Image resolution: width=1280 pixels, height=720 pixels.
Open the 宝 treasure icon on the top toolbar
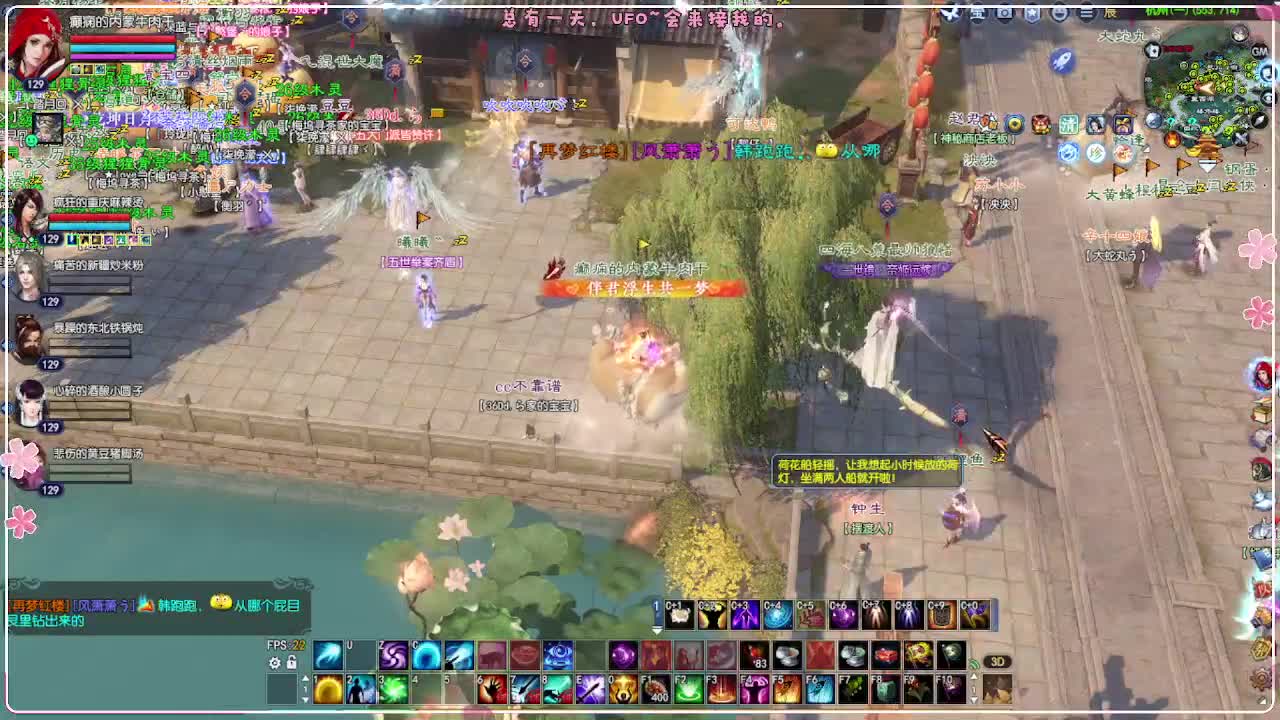coord(978,13)
